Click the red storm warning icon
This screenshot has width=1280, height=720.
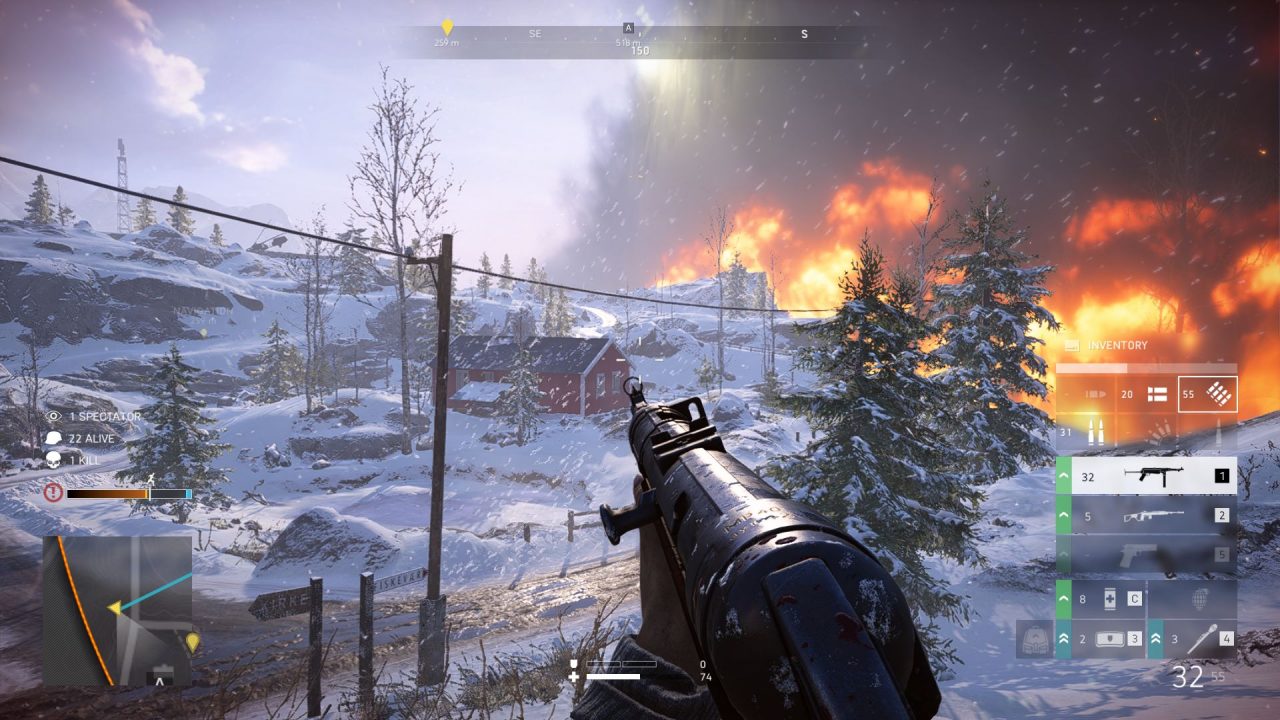pos(54,493)
